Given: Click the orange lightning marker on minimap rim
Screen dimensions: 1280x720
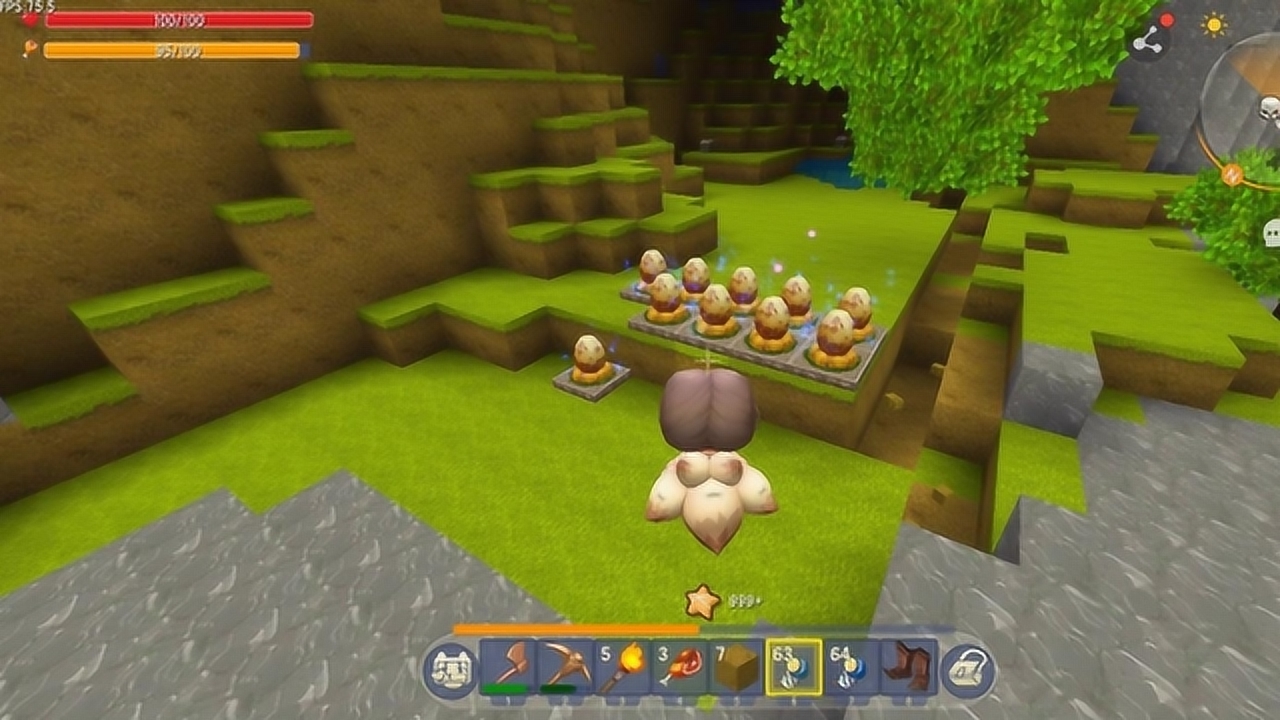Looking at the screenshot, I should [1232, 175].
